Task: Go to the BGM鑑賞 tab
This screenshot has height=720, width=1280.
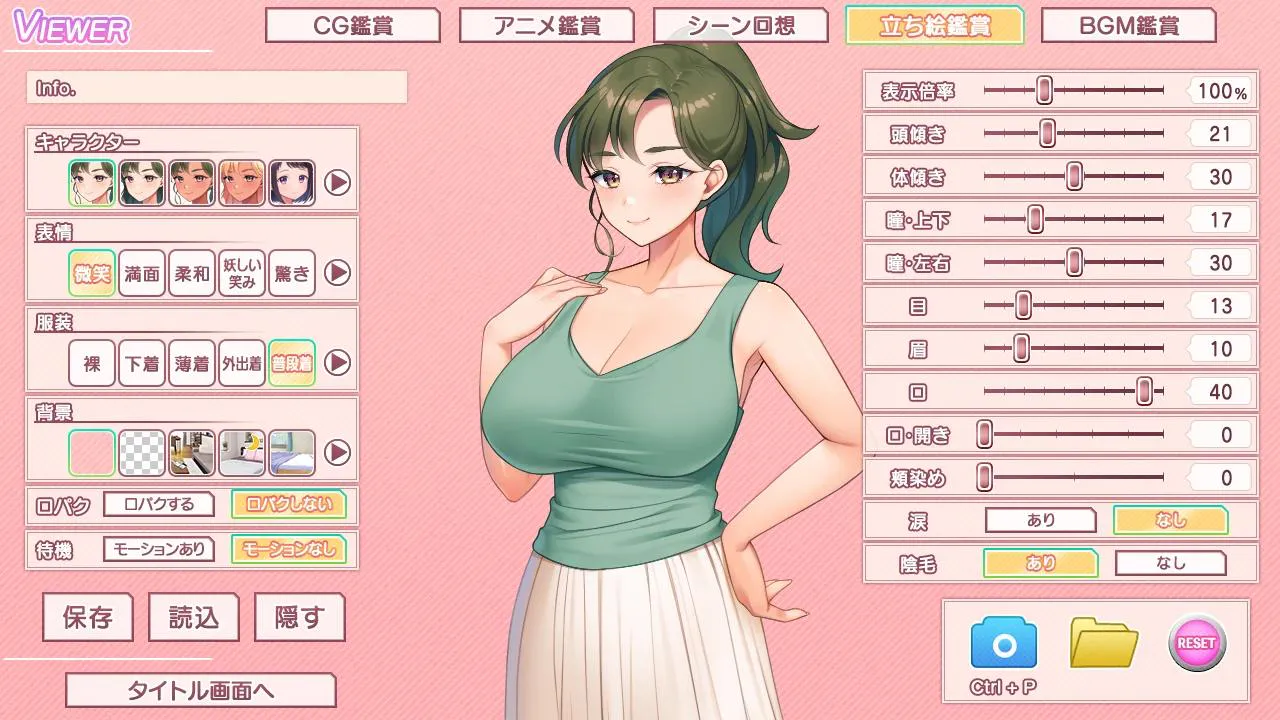Action: point(1128,26)
